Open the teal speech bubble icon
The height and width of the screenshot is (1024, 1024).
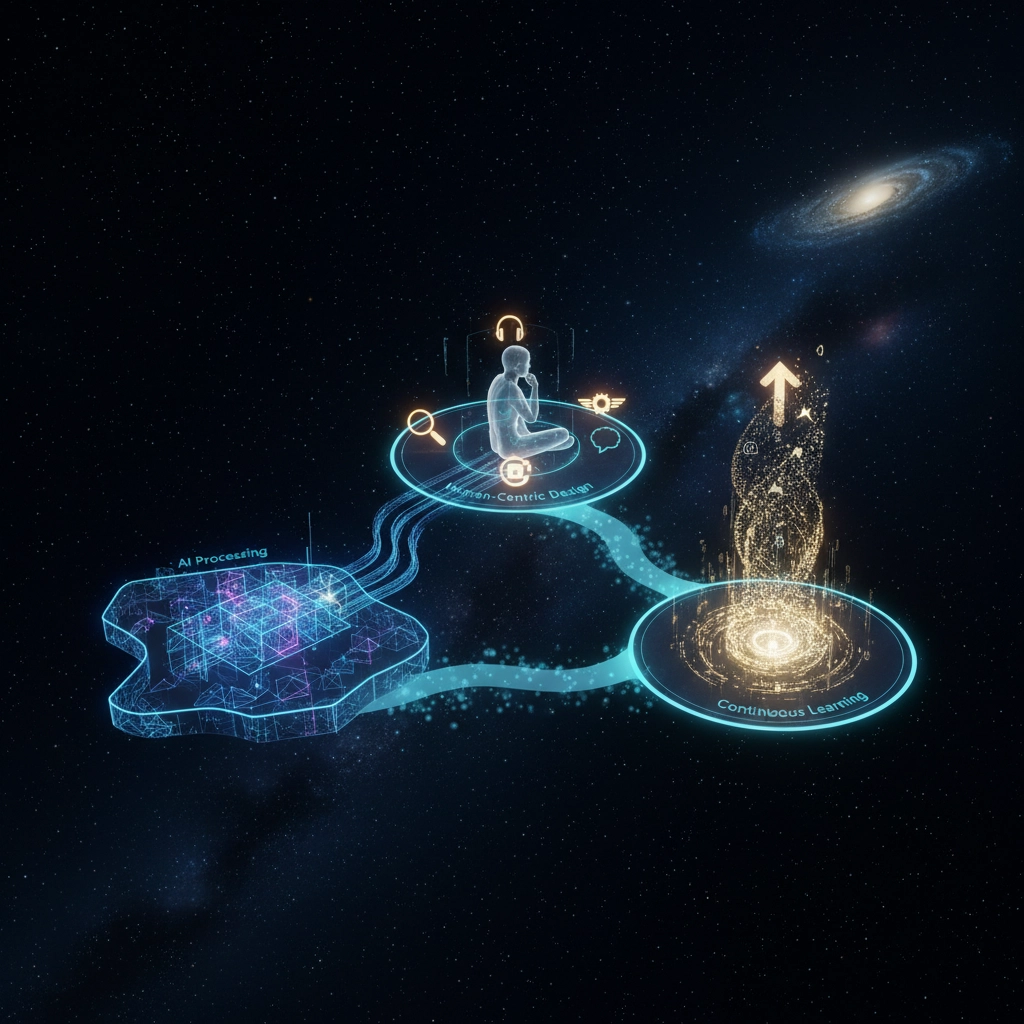point(607,439)
